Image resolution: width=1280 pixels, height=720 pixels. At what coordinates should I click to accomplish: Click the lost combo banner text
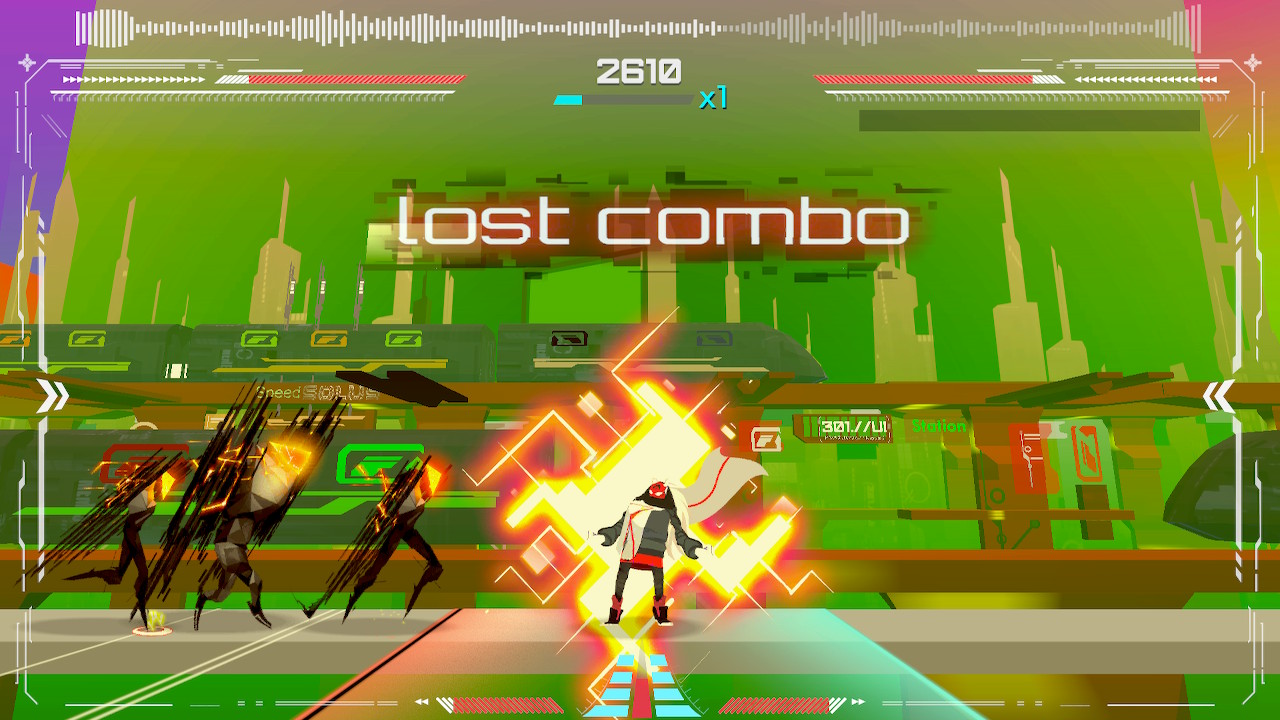click(x=652, y=224)
